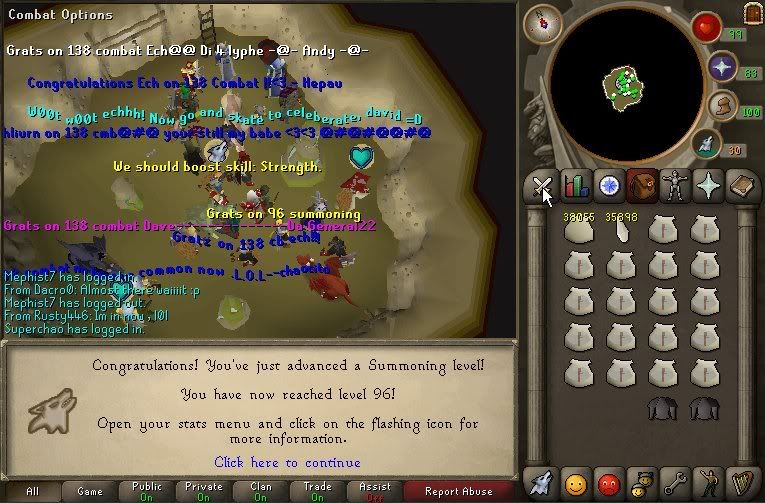Click the Report Abuse button
The image size is (765, 503).
coord(458,492)
